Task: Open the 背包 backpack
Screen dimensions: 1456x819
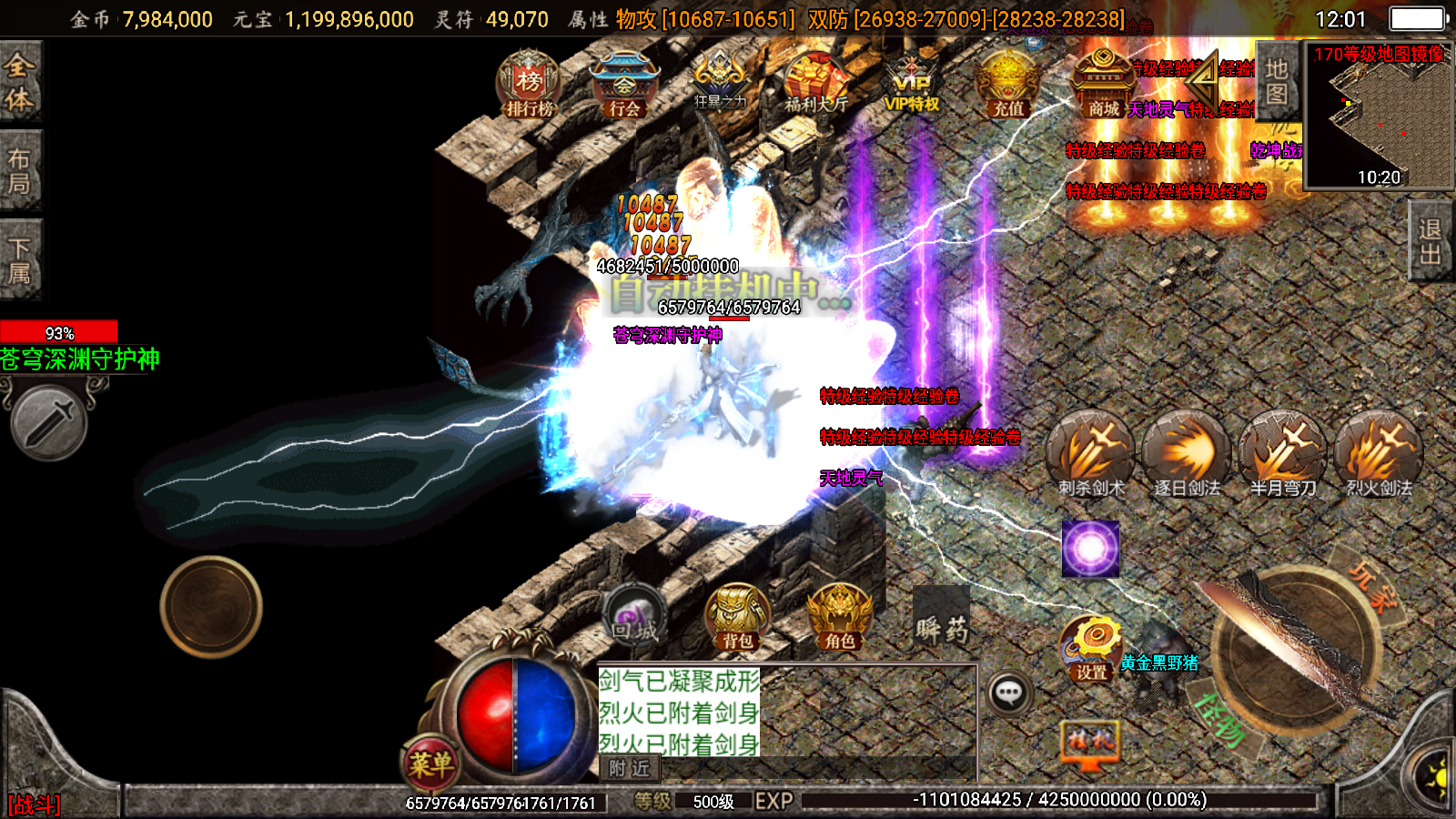Action: coord(737,618)
